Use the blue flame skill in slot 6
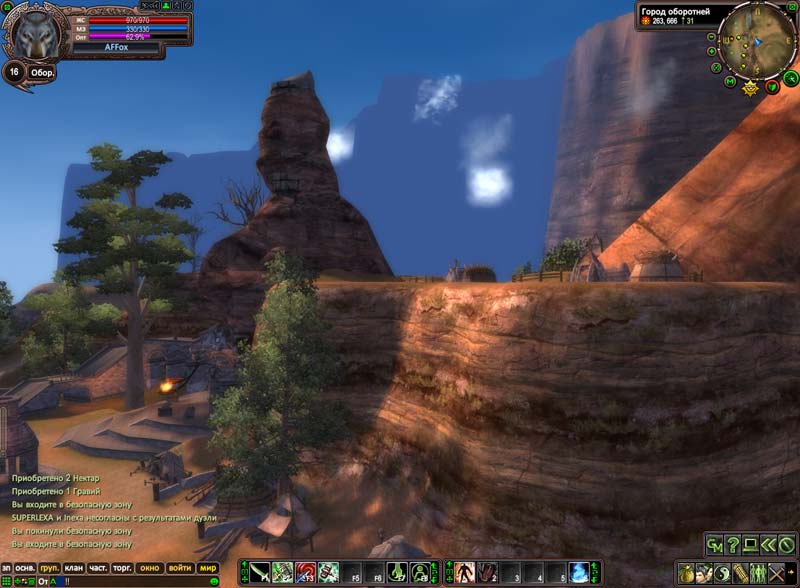The image size is (800, 588). click(579, 573)
